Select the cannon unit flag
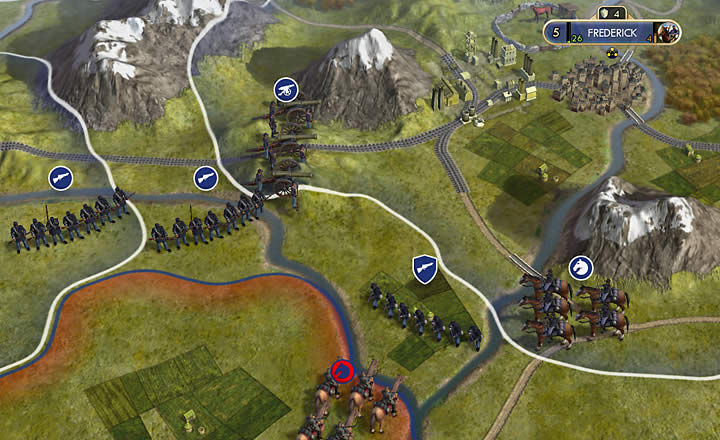The image size is (720, 440). 286,88
